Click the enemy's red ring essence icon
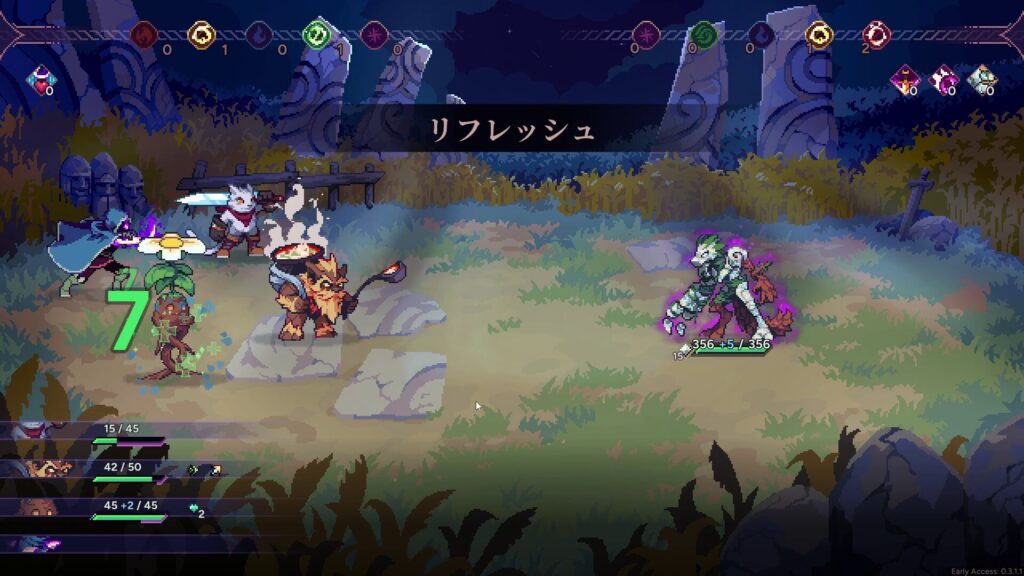The height and width of the screenshot is (576, 1024). [x=877, y=36]
